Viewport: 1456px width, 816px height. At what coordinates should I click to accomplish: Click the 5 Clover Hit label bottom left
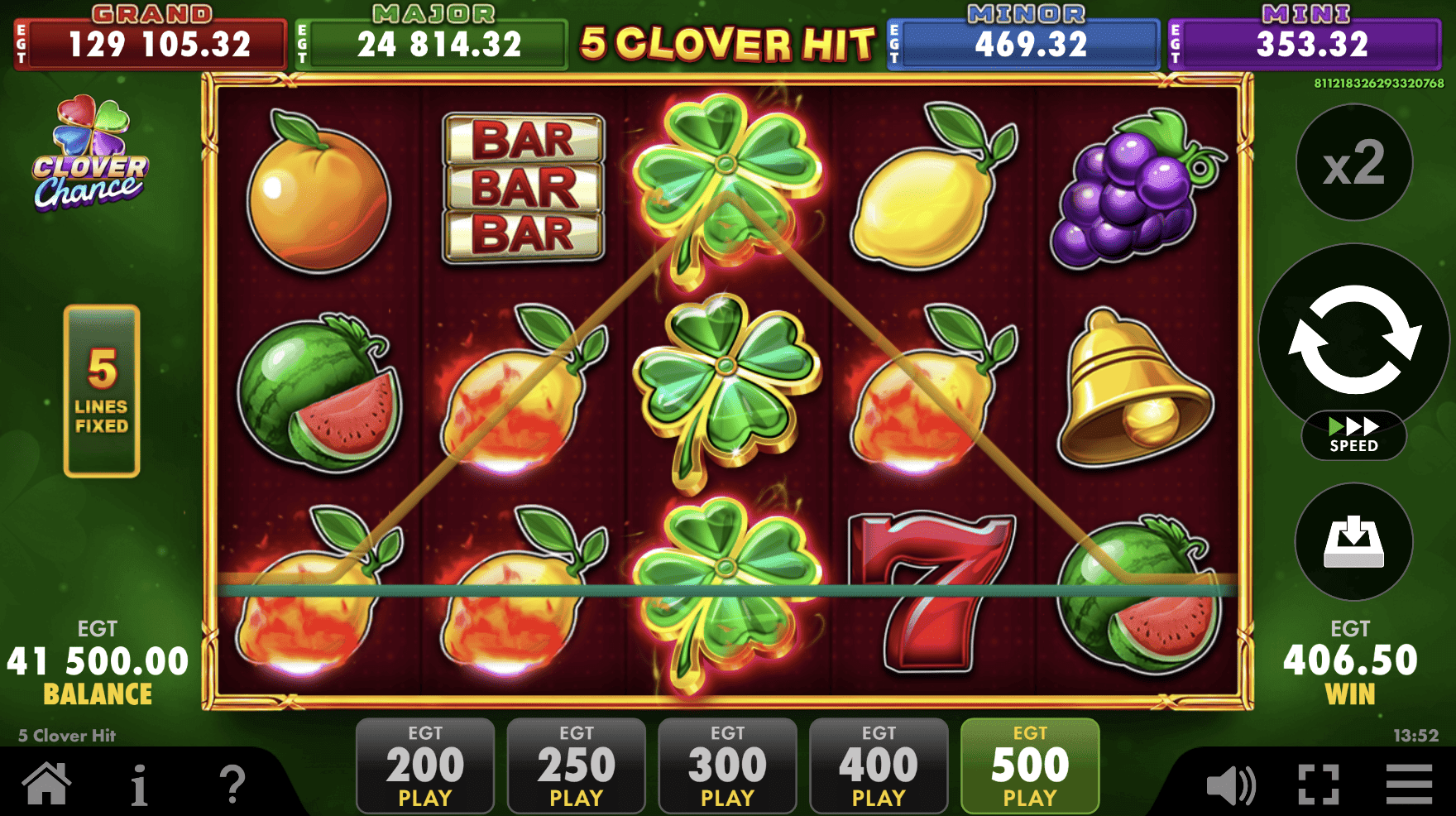coord(65,735)
